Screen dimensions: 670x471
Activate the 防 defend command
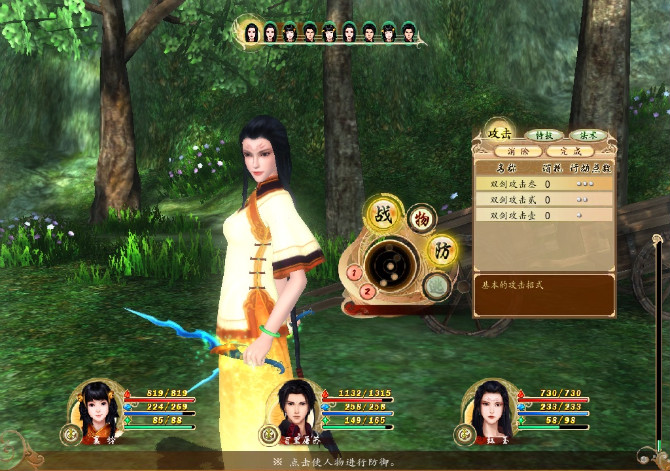[440, 250]
